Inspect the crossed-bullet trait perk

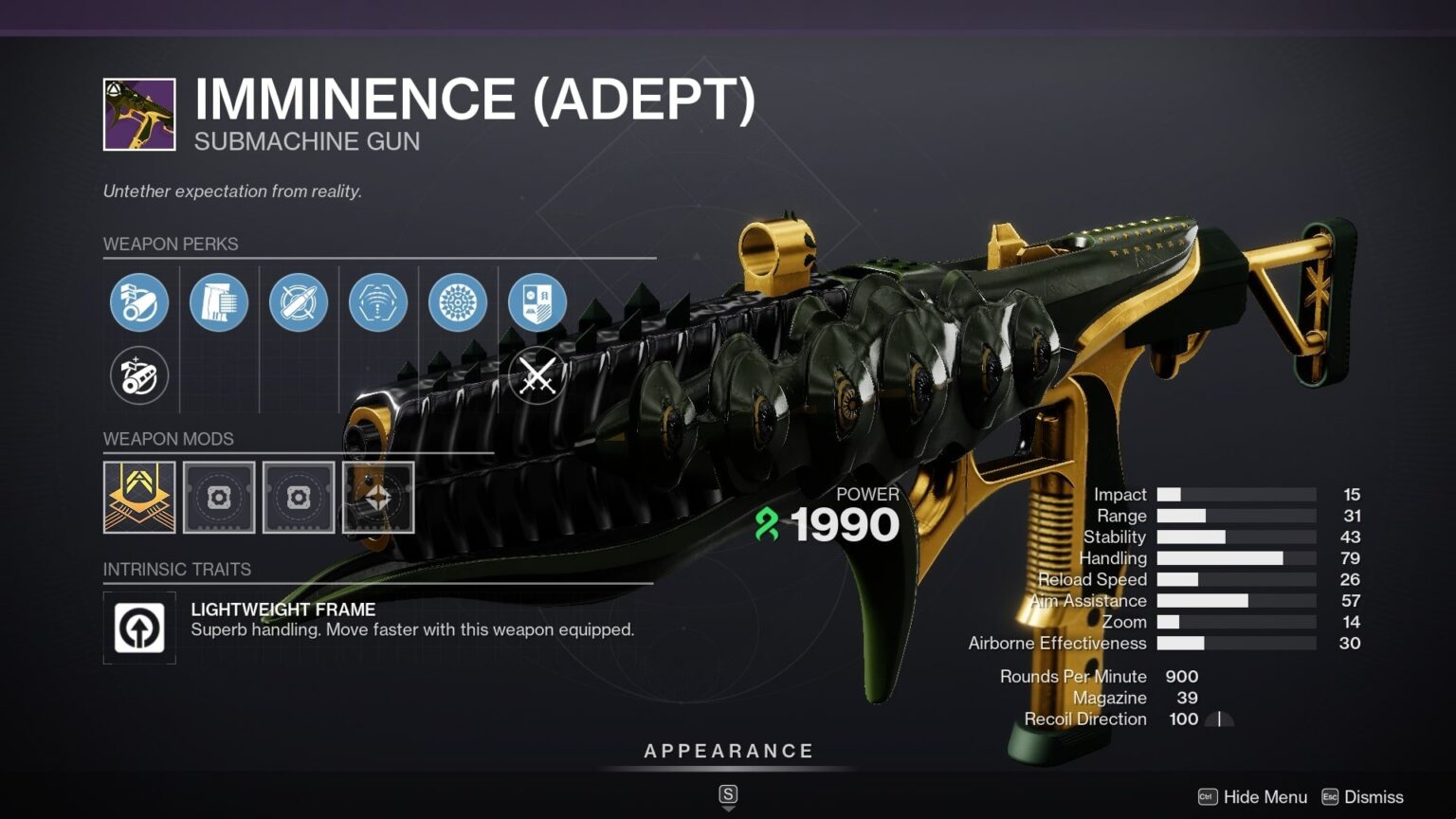[x=299, y=301]
